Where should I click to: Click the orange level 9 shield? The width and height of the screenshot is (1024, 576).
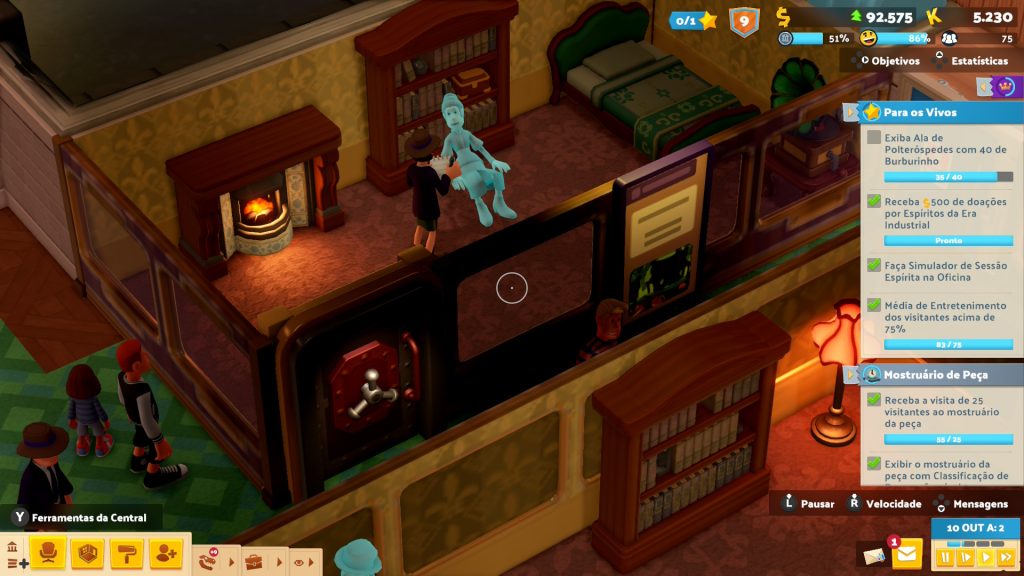pyautogui.click(x=743, y=21)
